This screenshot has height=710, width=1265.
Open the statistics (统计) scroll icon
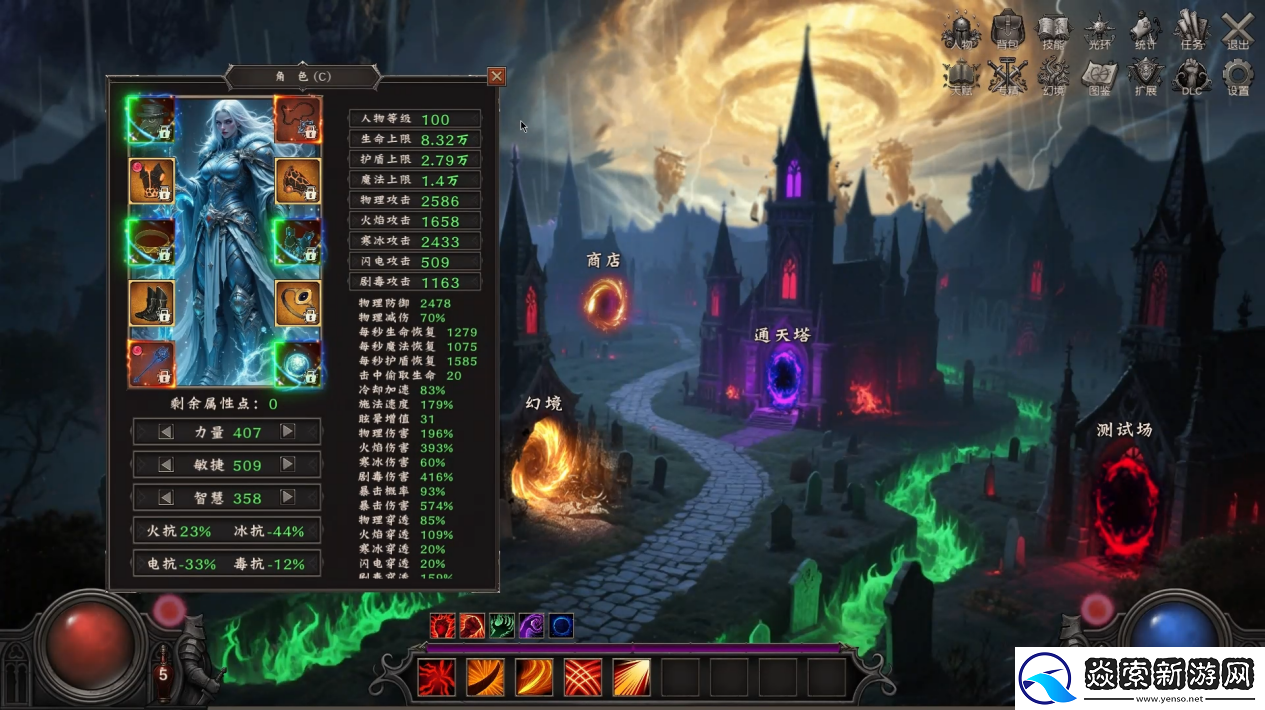coord(1146,30)
